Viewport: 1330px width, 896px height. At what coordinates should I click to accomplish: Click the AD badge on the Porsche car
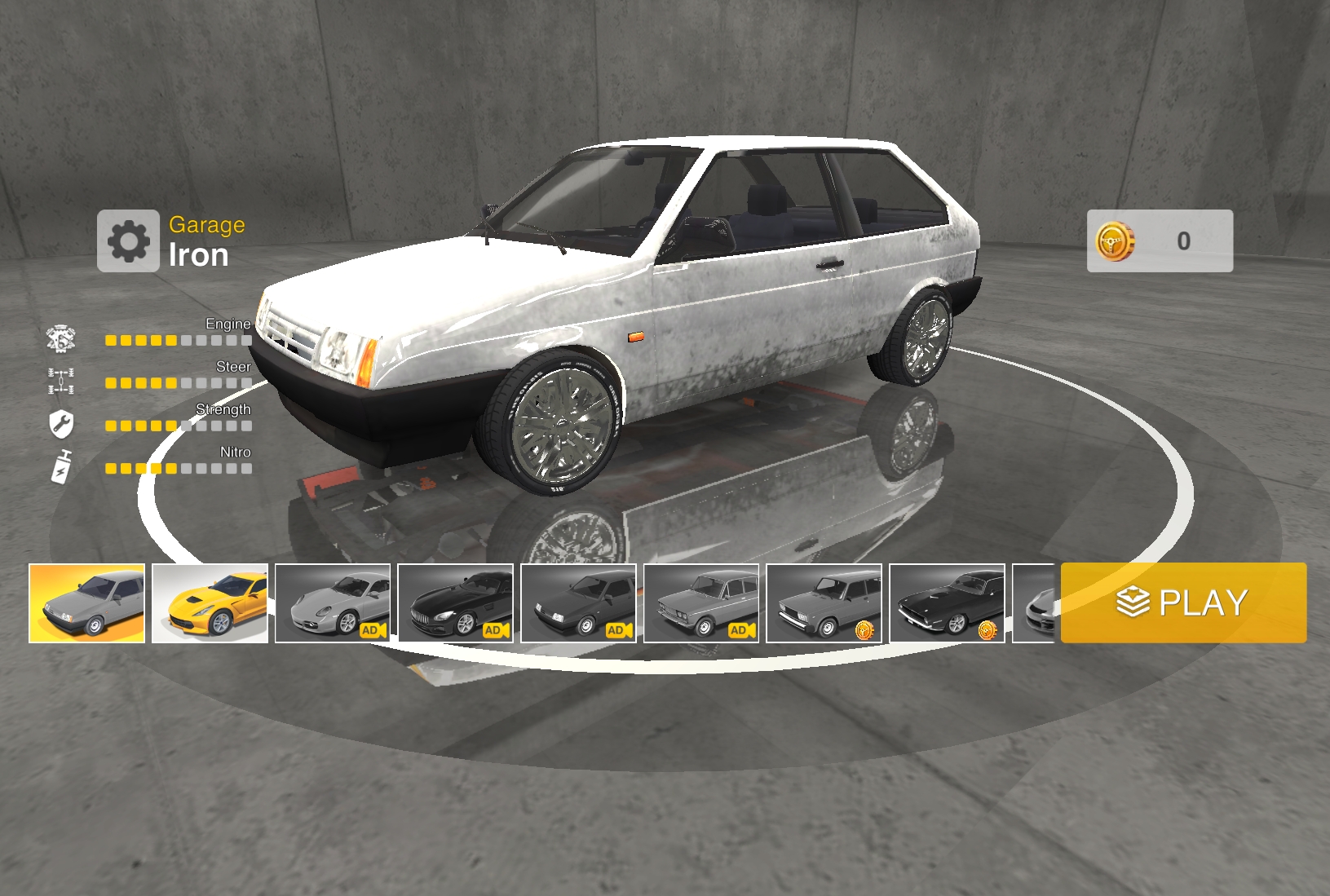click(372, 630)
